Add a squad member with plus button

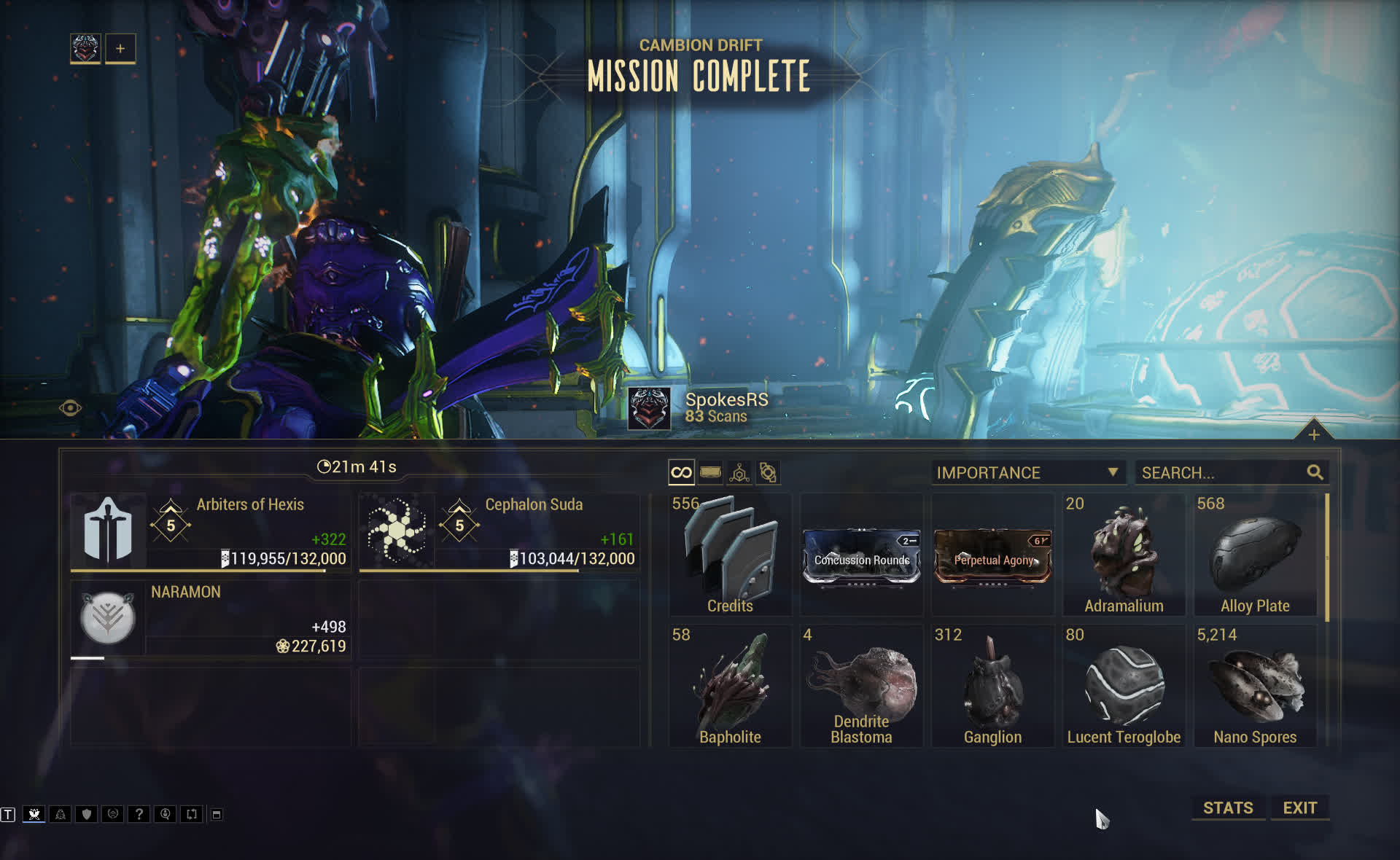click(x=120, y=49)
